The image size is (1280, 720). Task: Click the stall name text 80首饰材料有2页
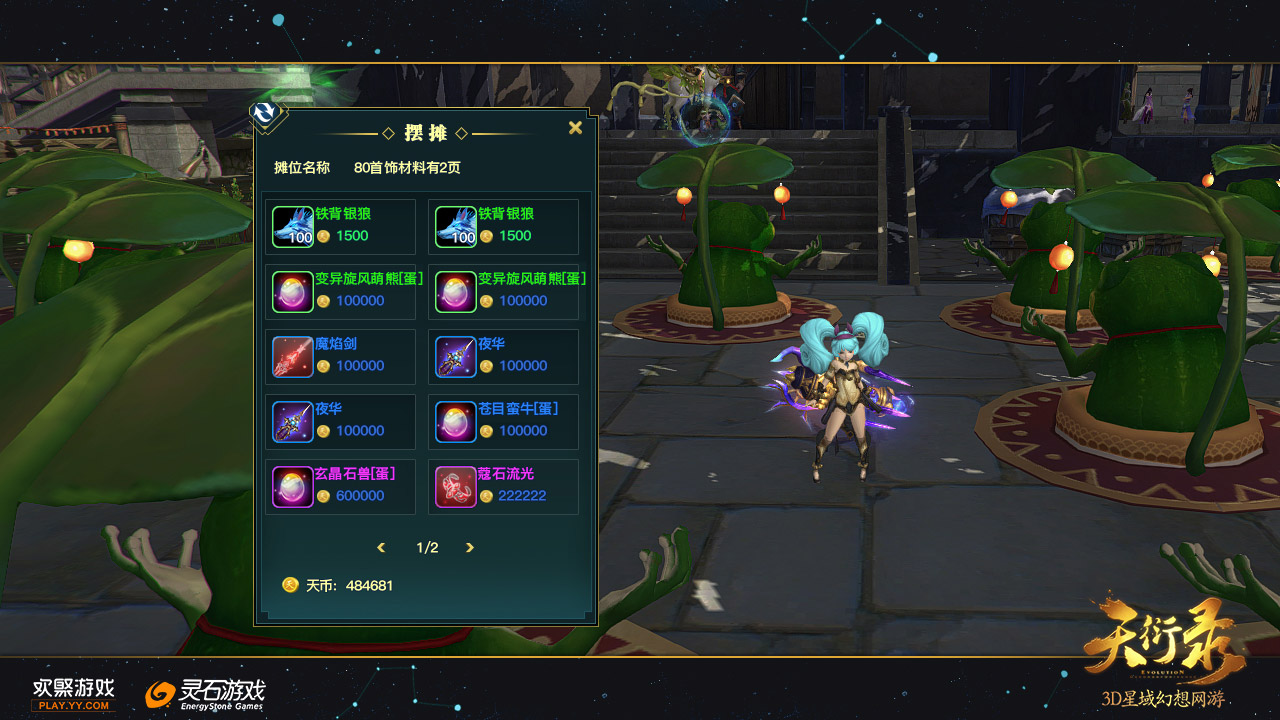click(x=407, y=168)
